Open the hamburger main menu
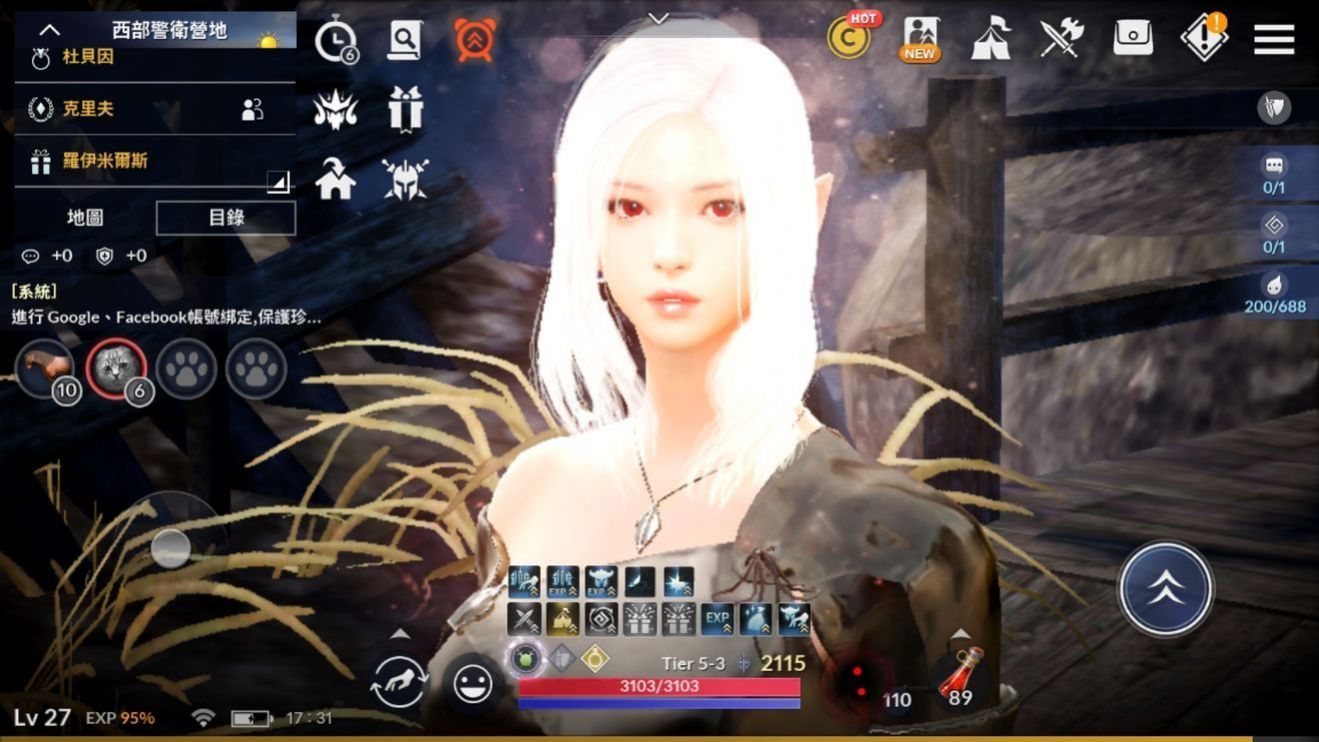This screenshot has height=742, width=1319. coord(1273,40)
